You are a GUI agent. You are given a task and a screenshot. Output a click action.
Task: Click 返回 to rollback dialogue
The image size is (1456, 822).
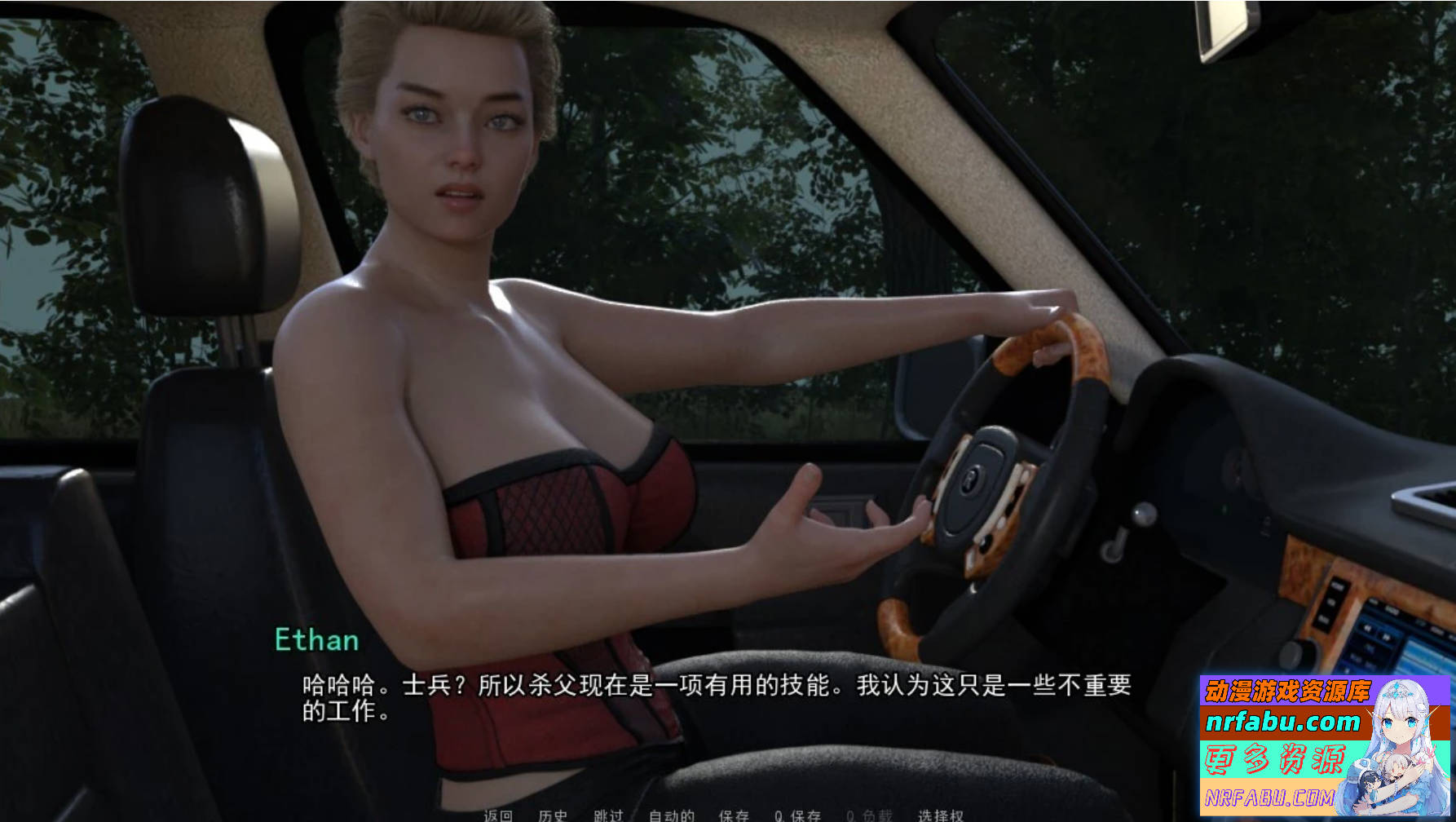498,814
